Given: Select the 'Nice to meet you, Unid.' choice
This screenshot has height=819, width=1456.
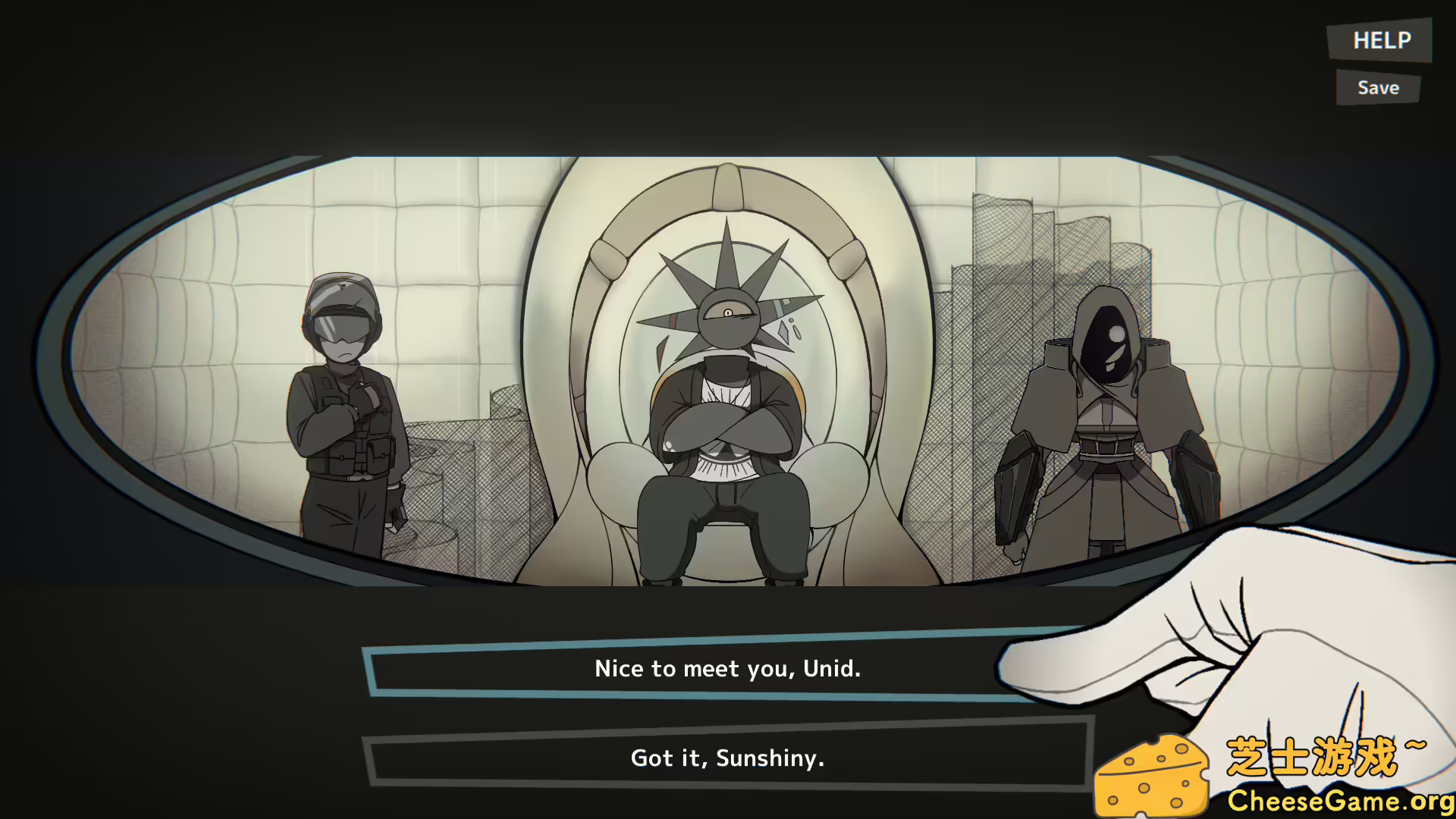Looking at the screenshot, I should click(726, 669).
